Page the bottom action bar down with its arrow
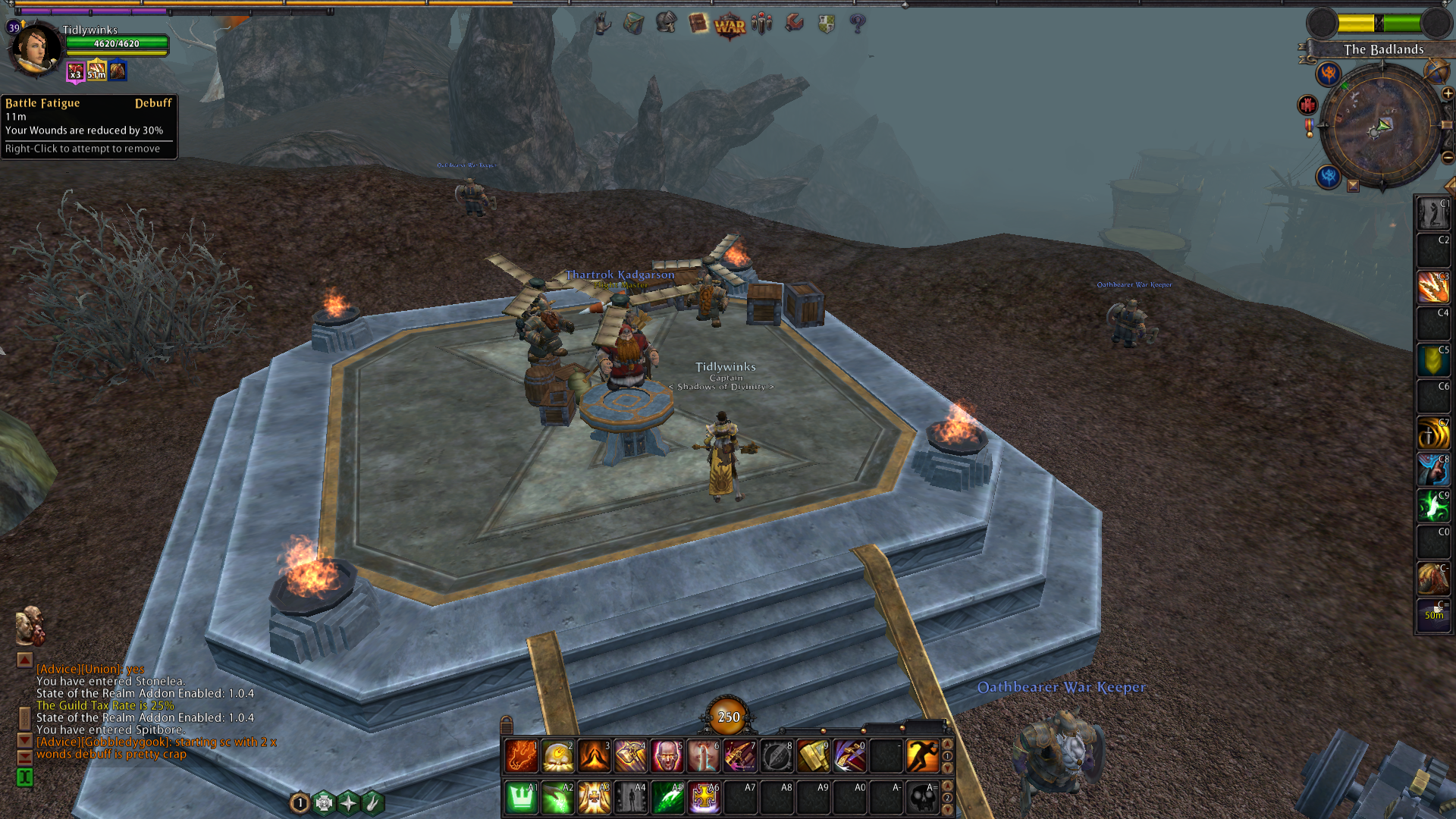This screenshot has height=819, width=1456. pyautogui.click(x=948, y=808)
